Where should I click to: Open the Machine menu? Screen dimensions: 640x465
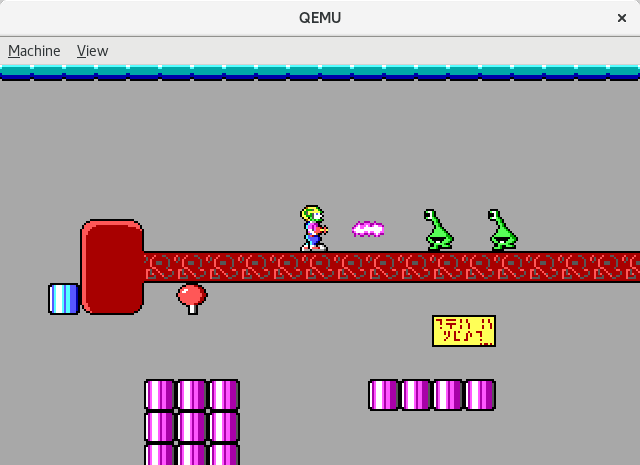click(x=34, y=51)
